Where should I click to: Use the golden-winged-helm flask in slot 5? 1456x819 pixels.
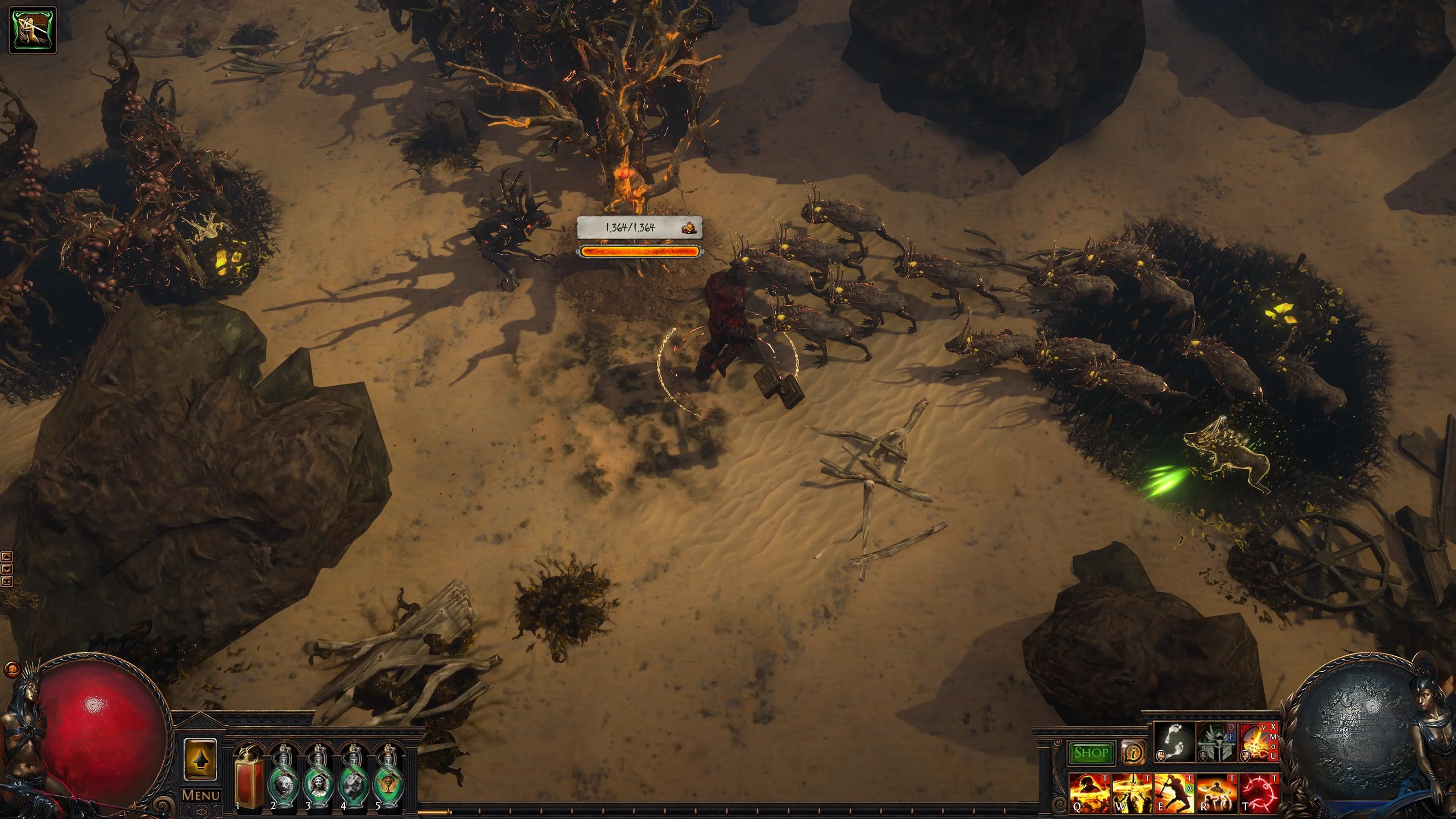point(389,782)
